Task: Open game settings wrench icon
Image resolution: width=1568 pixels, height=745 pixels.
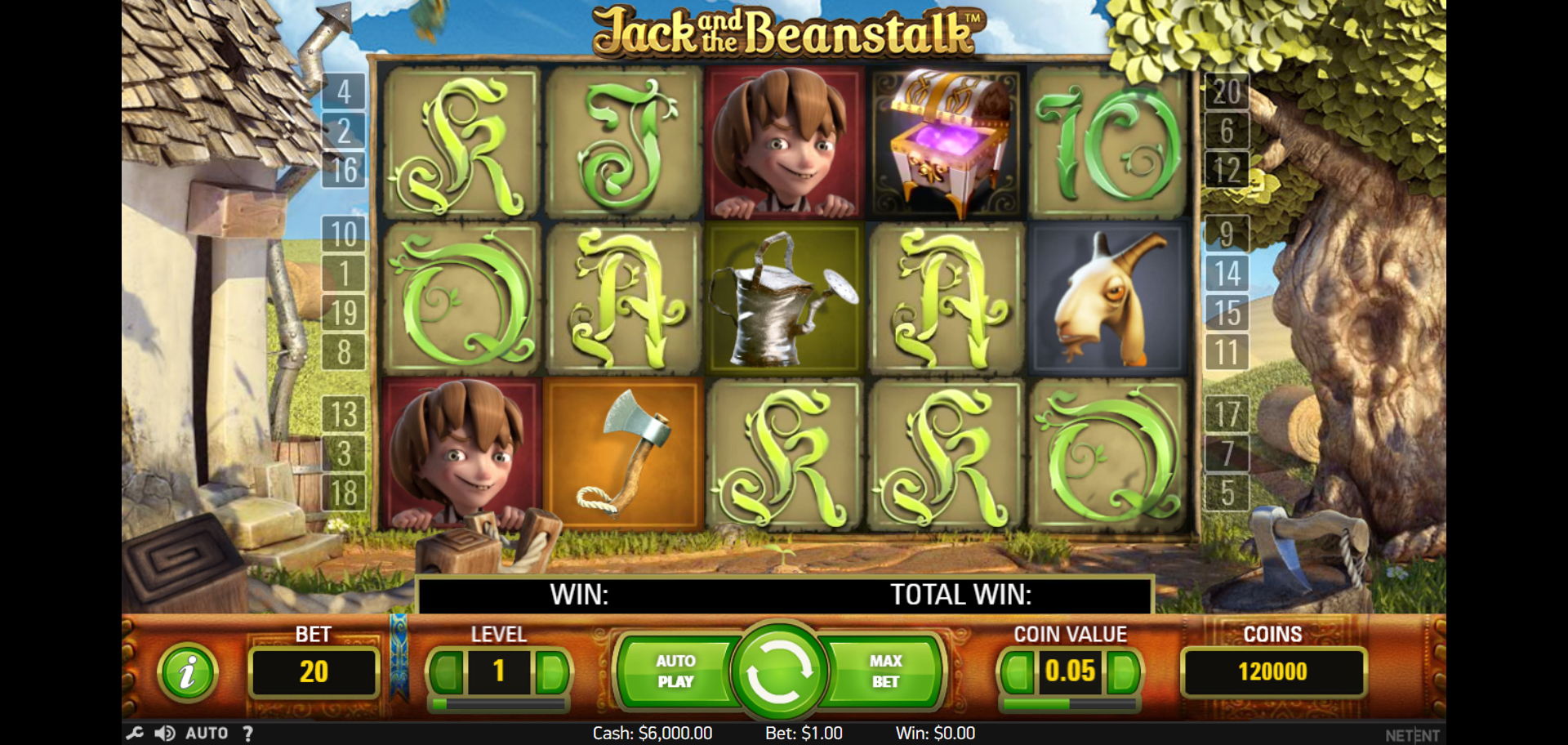Action: pyautogui.click(x=135, y=733)
